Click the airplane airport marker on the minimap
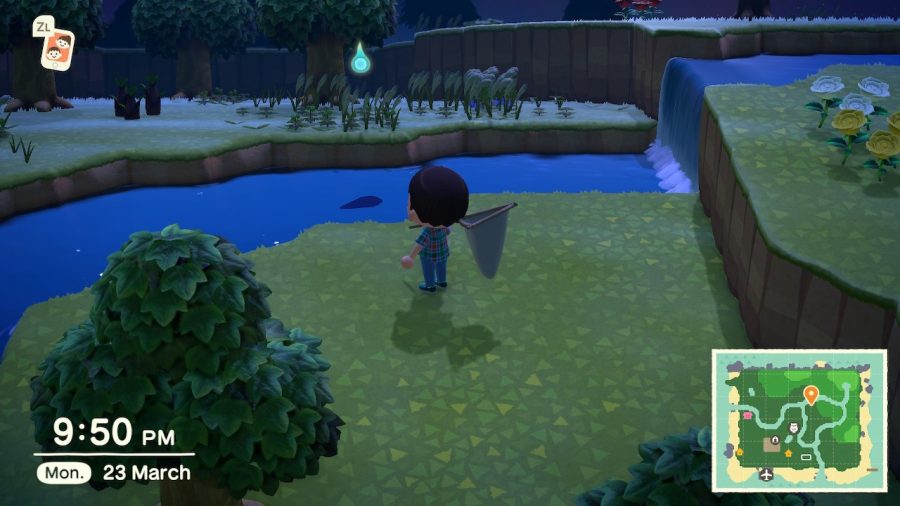The image size is (900, 506). point(768,473)
